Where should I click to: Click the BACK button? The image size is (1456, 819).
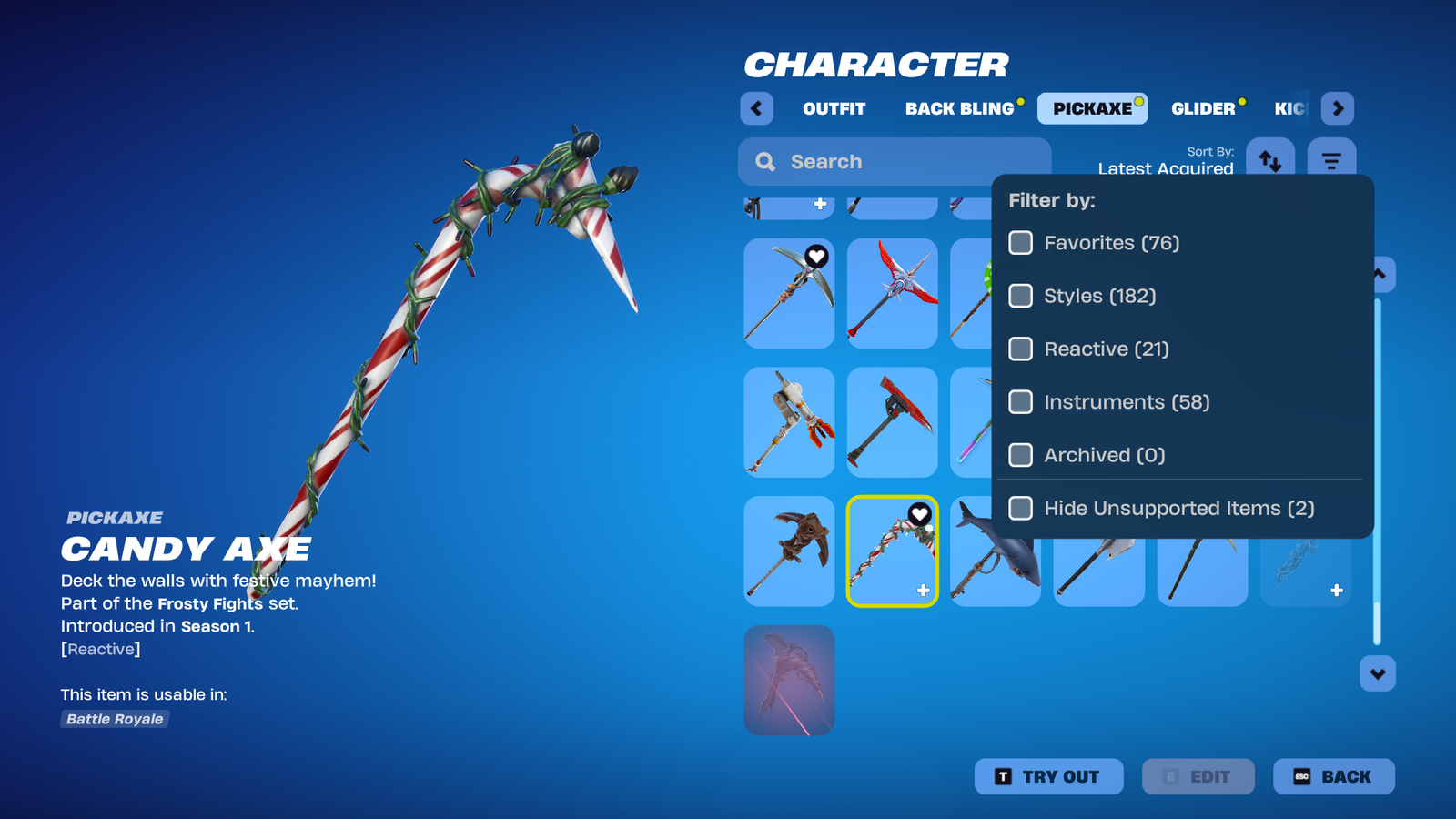point(1334,776)
